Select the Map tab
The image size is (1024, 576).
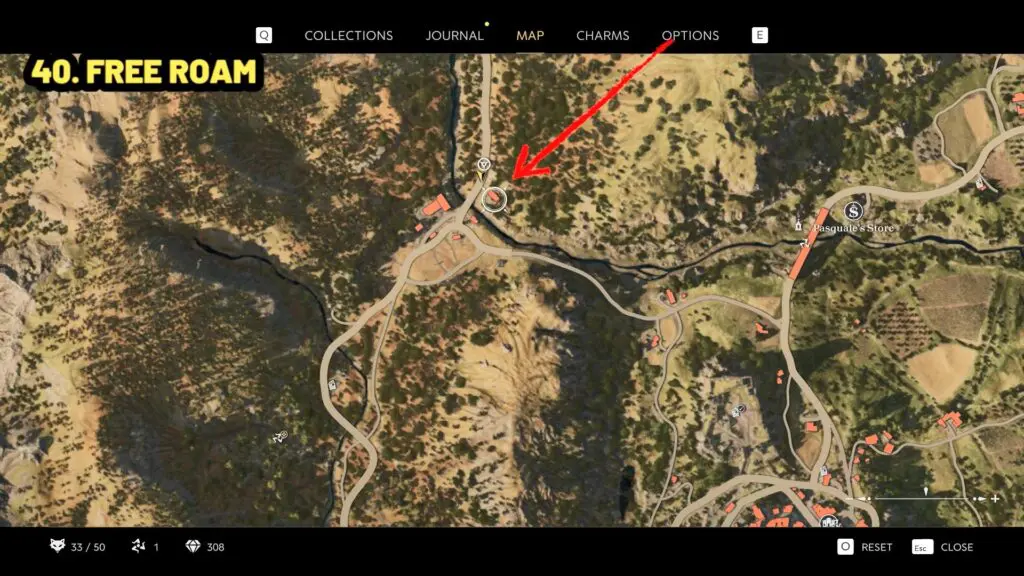click(x=530, y=35)
